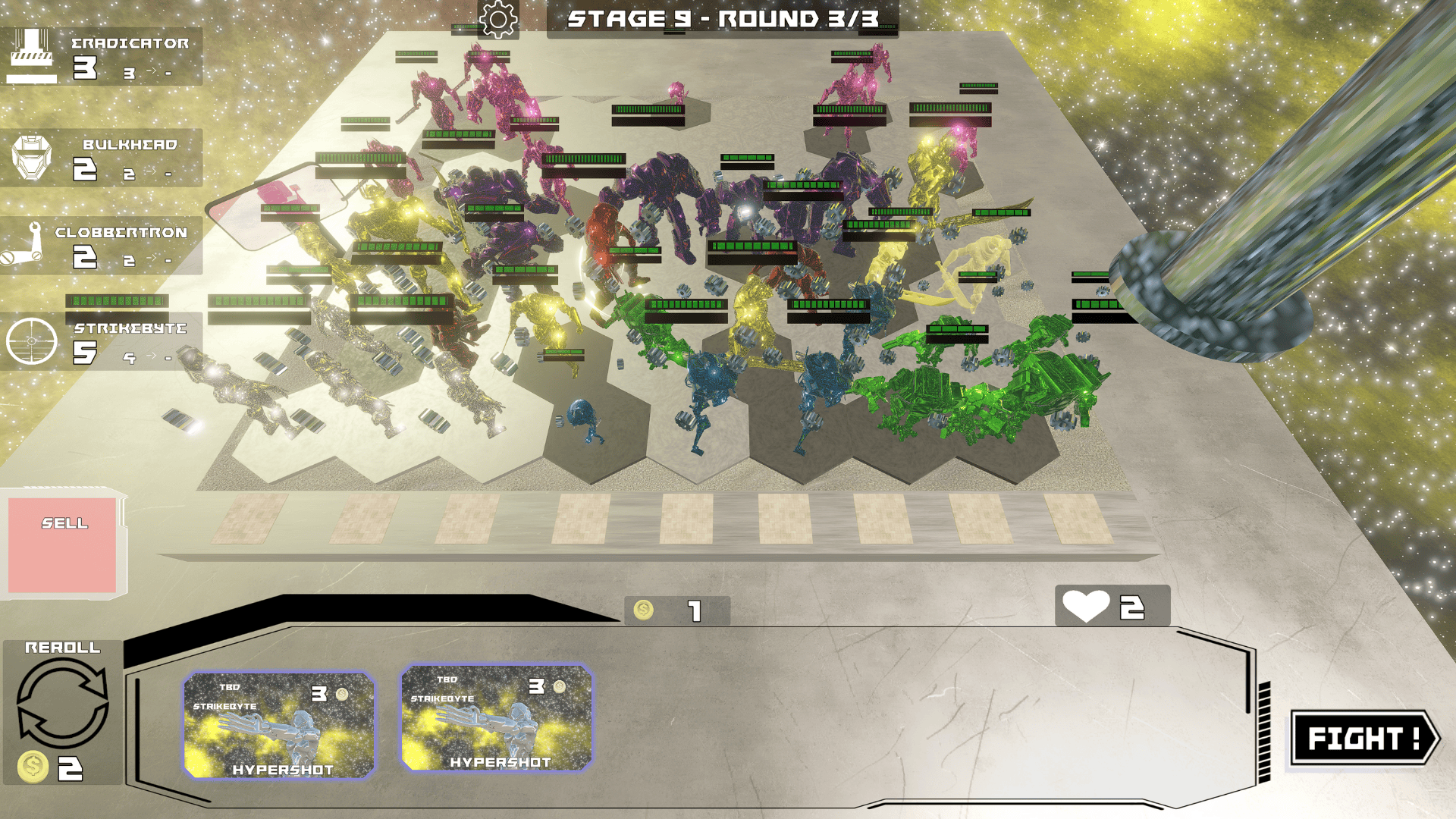Select the left Hypershot shop card
Screen dimensions: 1456x819
(x=278, y=724)
